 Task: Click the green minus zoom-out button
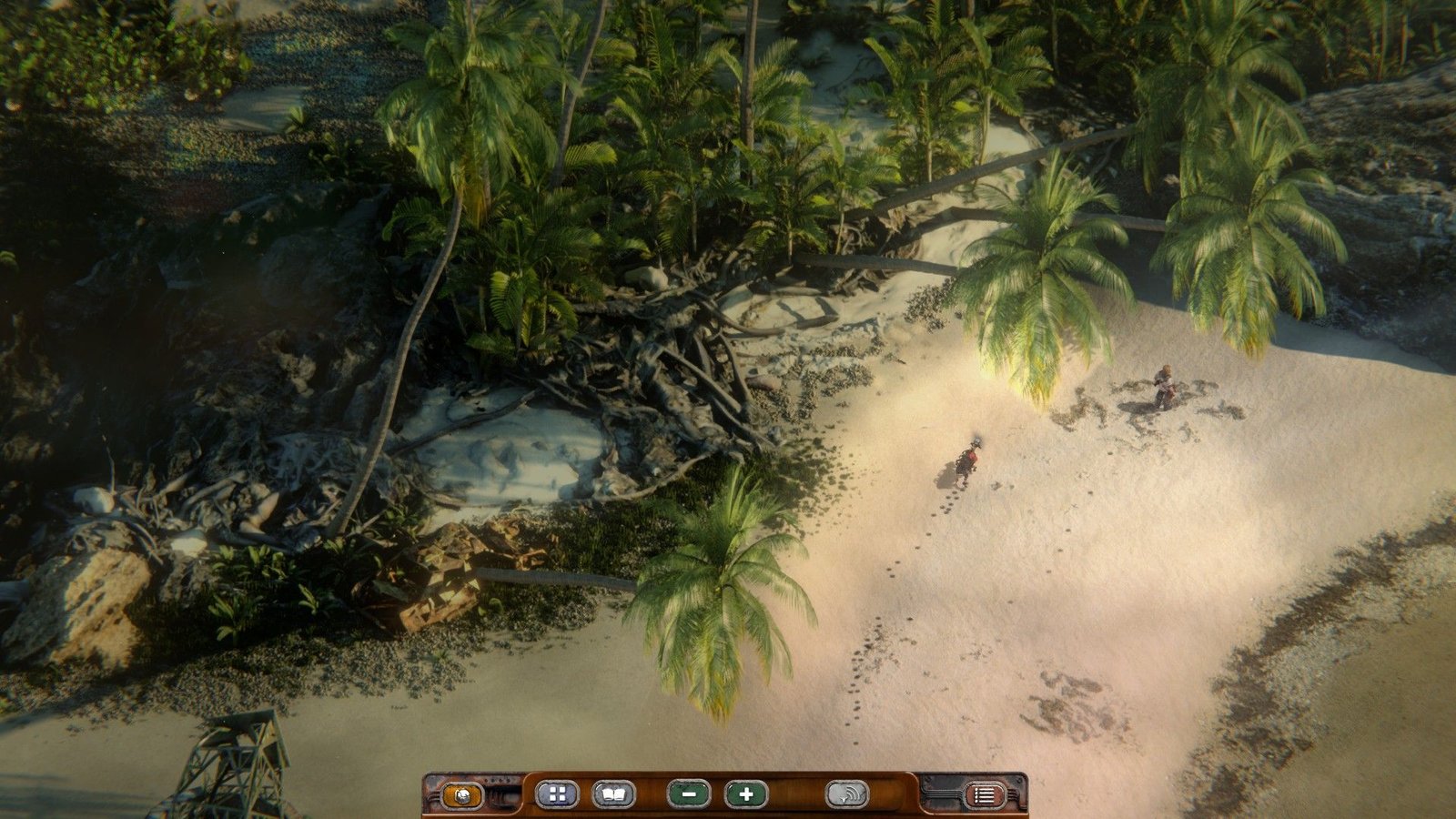coord(689,794)
